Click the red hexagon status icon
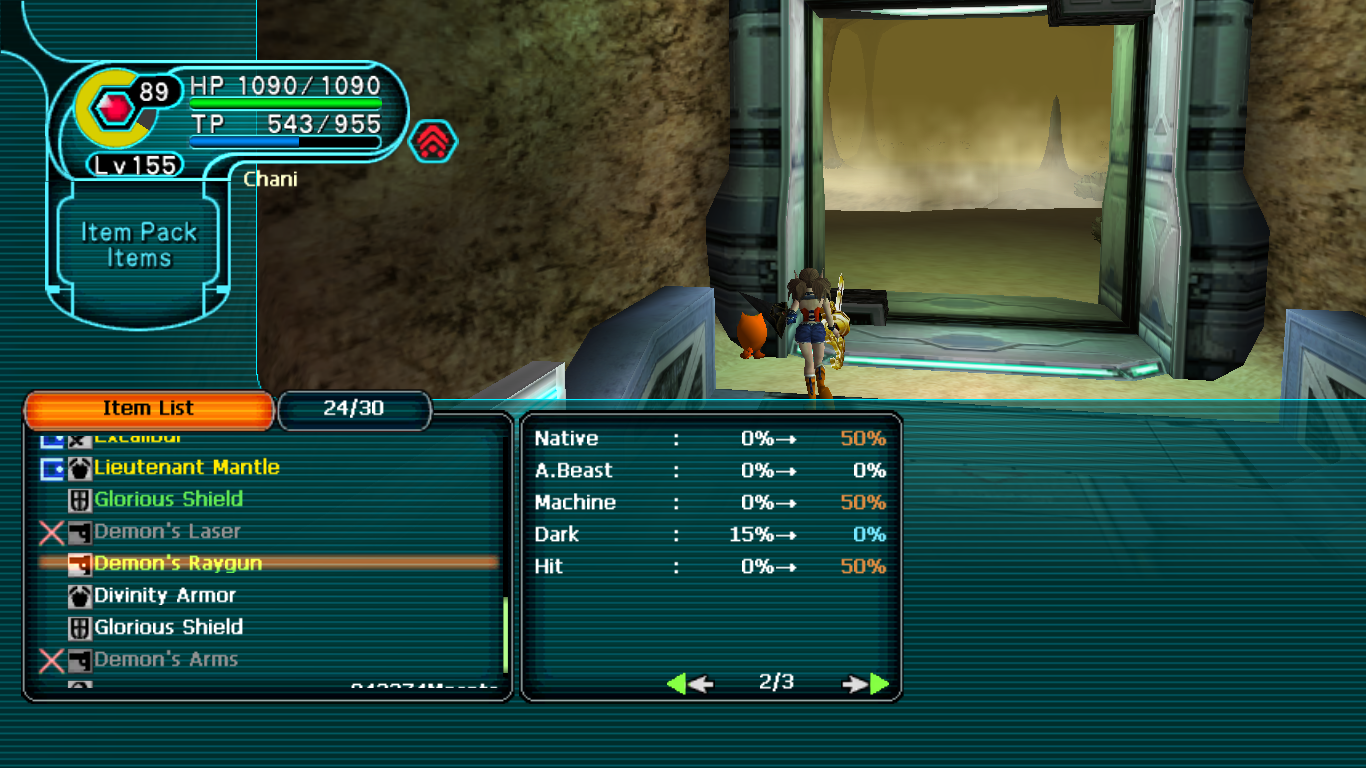1366x768 pixels. (x=433, y=142)
